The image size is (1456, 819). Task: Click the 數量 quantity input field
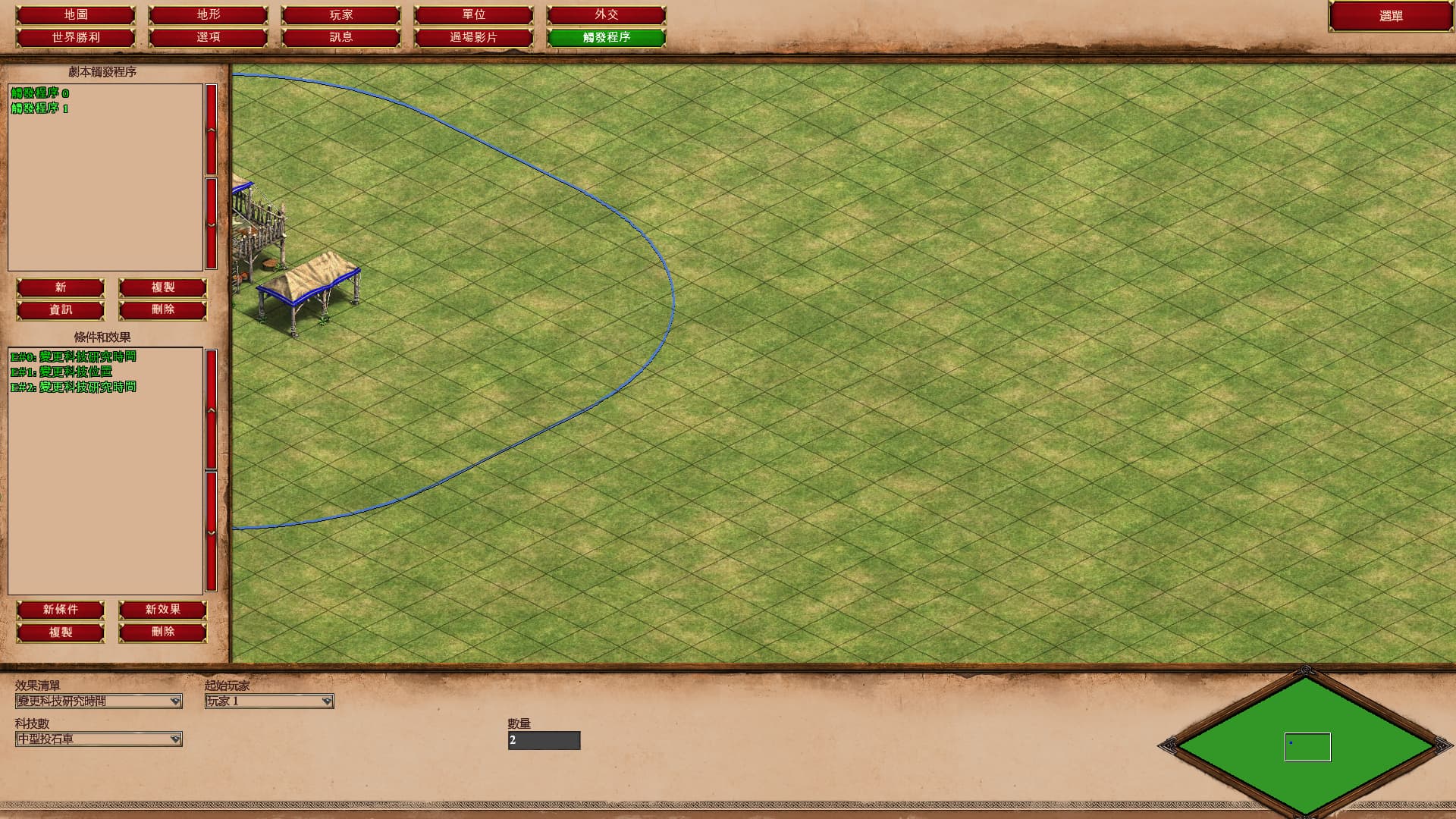point(543,741)
